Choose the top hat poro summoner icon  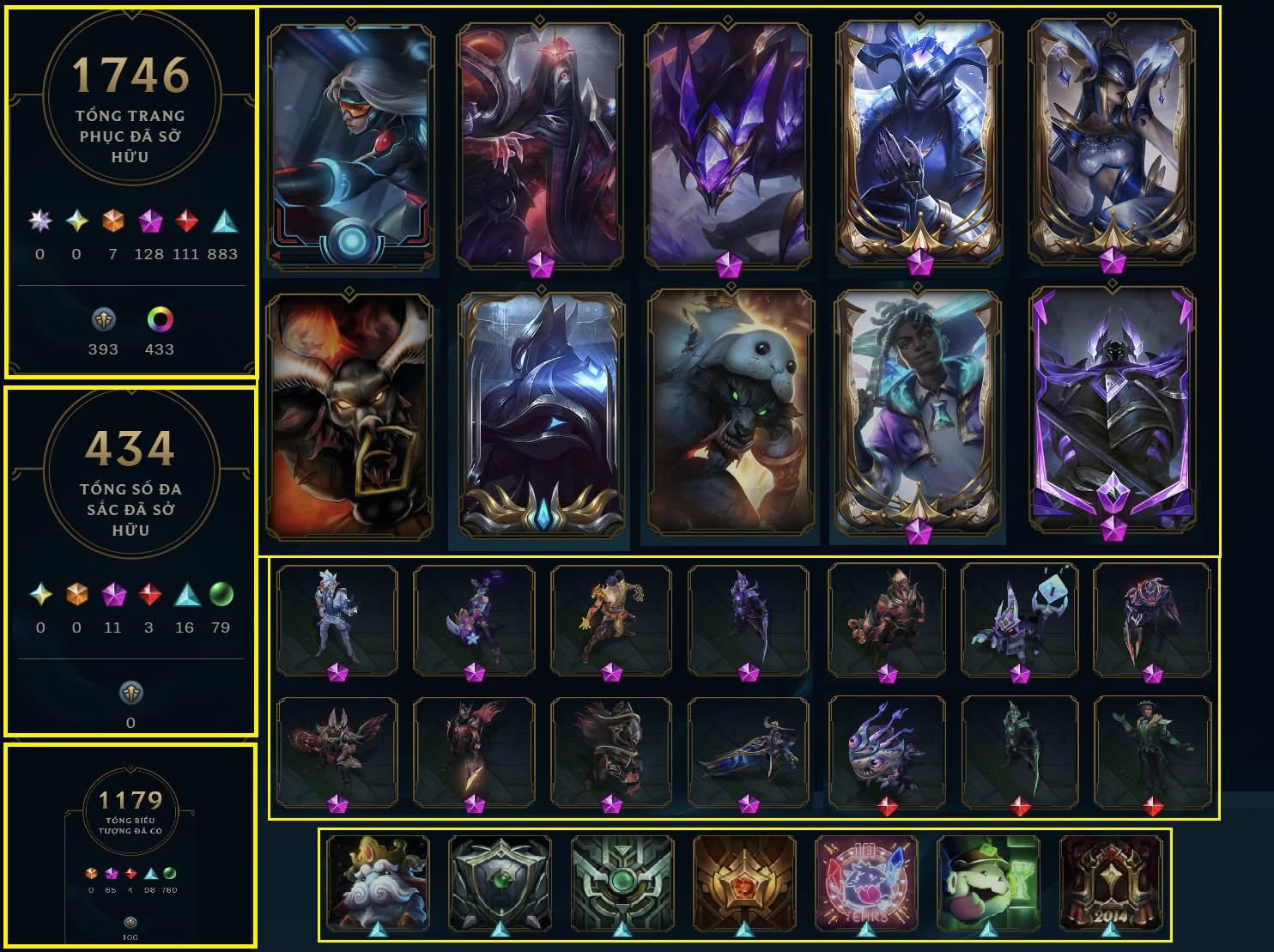(987, 884)
